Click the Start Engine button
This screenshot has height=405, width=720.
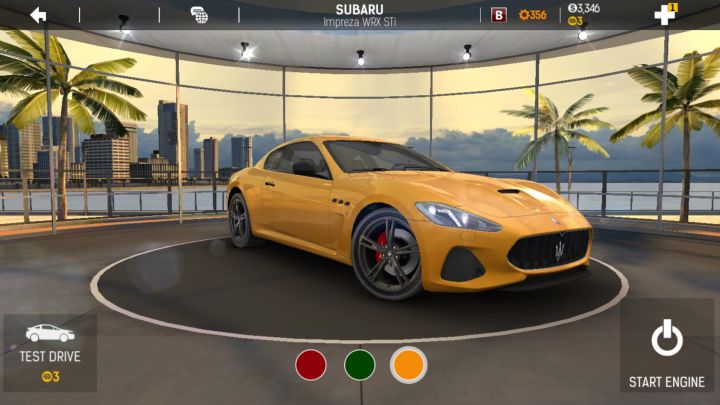tap(667, 352)
